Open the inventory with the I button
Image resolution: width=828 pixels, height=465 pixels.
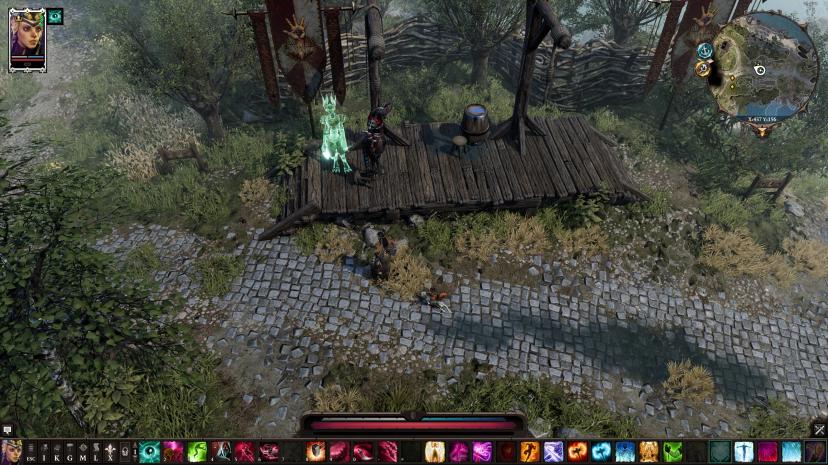tap(44, 452)
